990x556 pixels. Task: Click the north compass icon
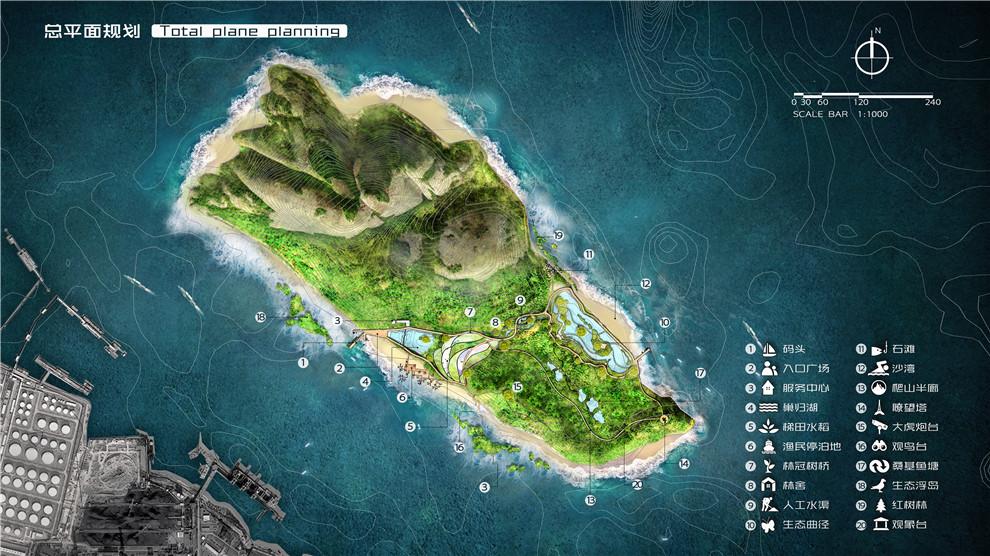click(x=873, y=58)
